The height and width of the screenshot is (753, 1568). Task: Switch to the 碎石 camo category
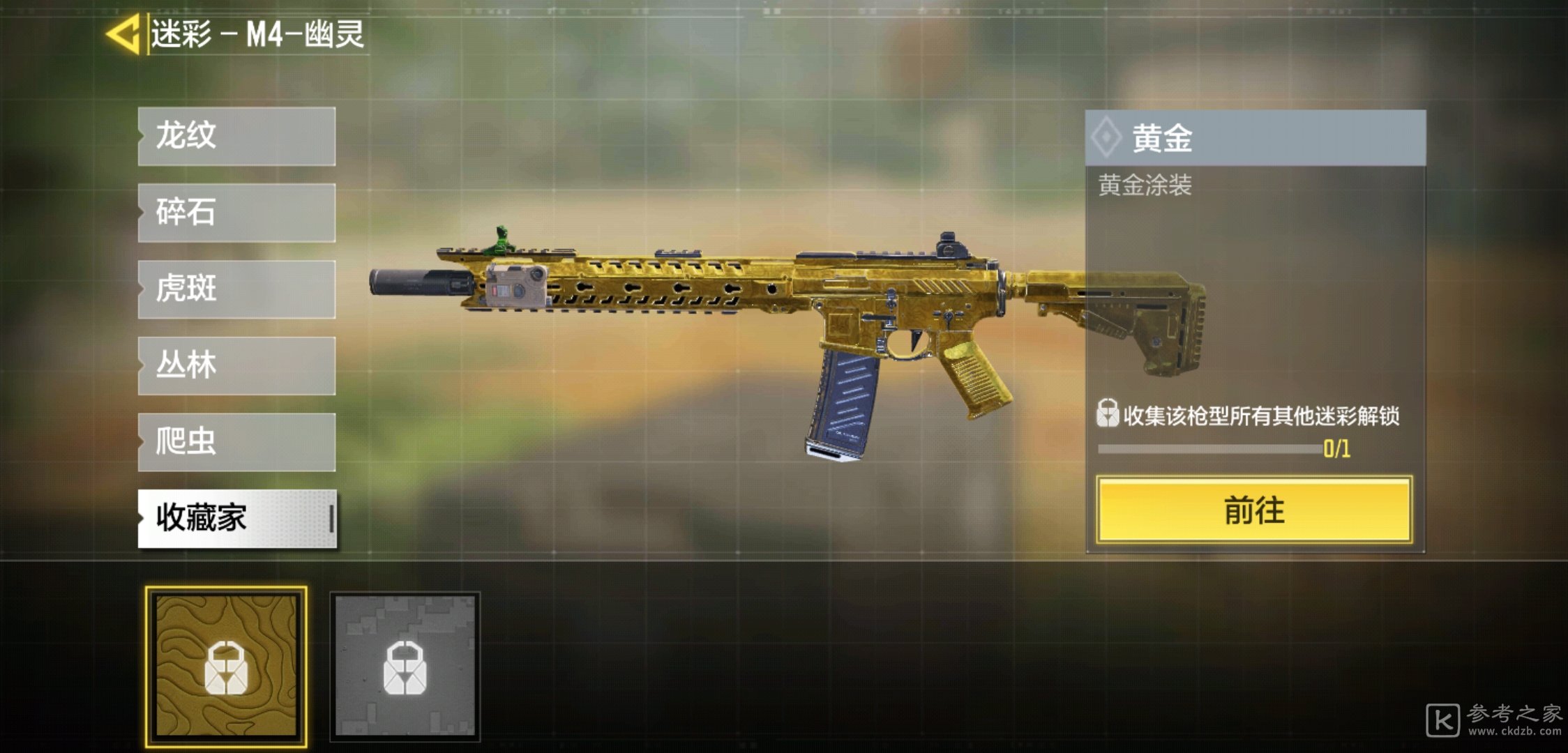236,213
